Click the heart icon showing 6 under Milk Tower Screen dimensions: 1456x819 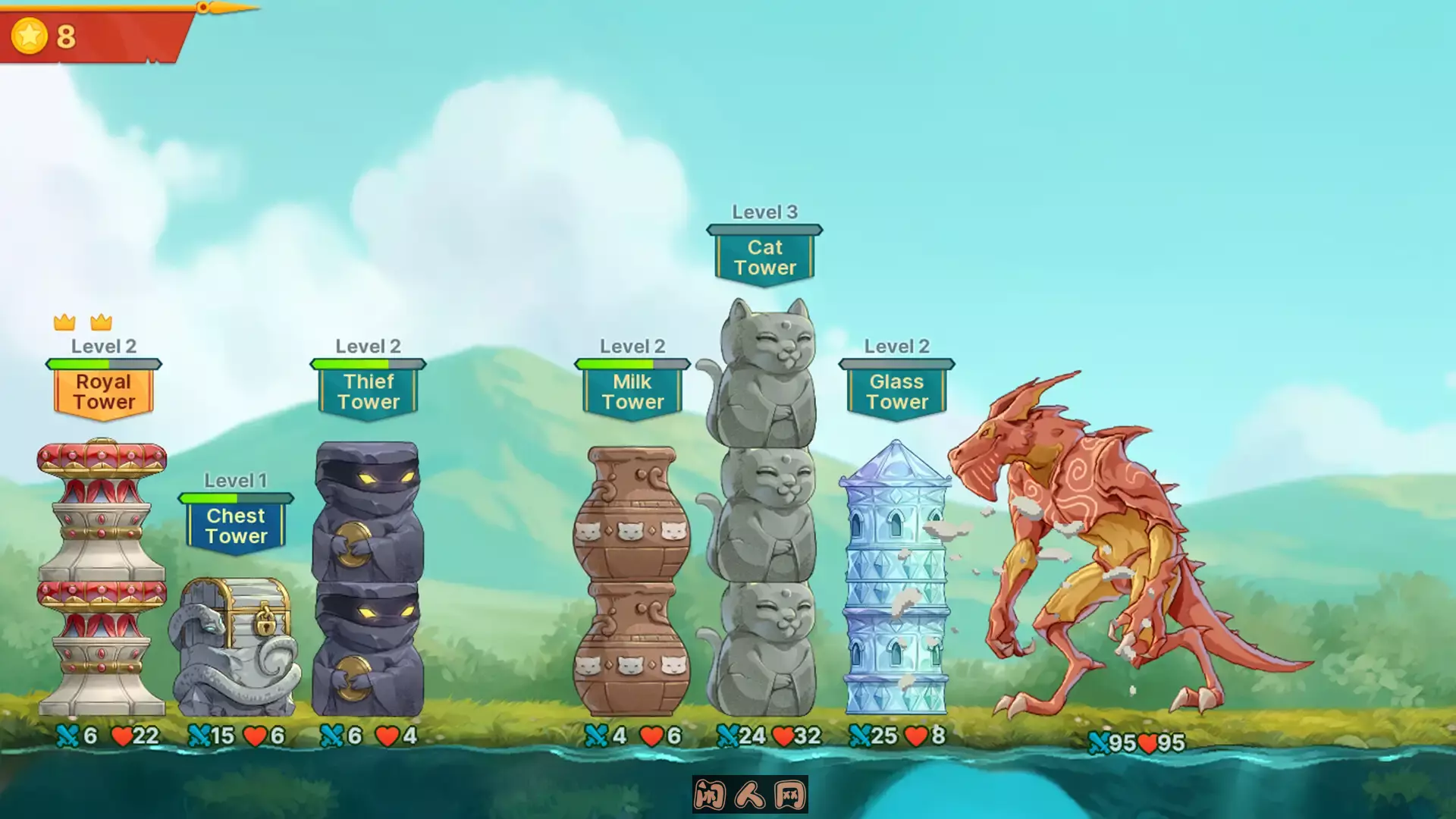point(650,734)
